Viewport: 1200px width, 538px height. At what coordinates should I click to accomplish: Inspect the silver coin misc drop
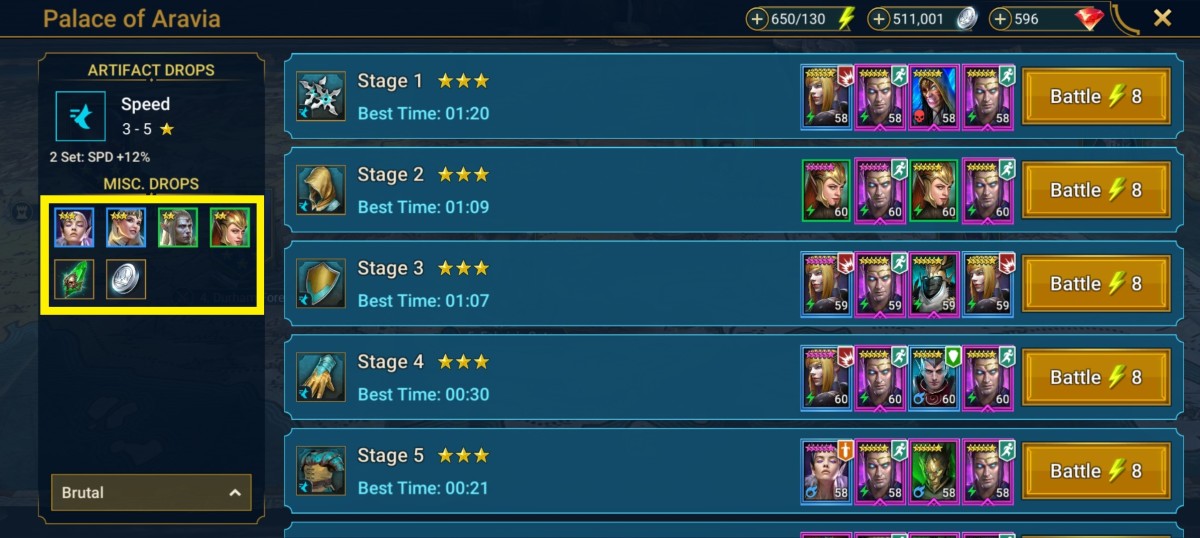coord(126,279)
